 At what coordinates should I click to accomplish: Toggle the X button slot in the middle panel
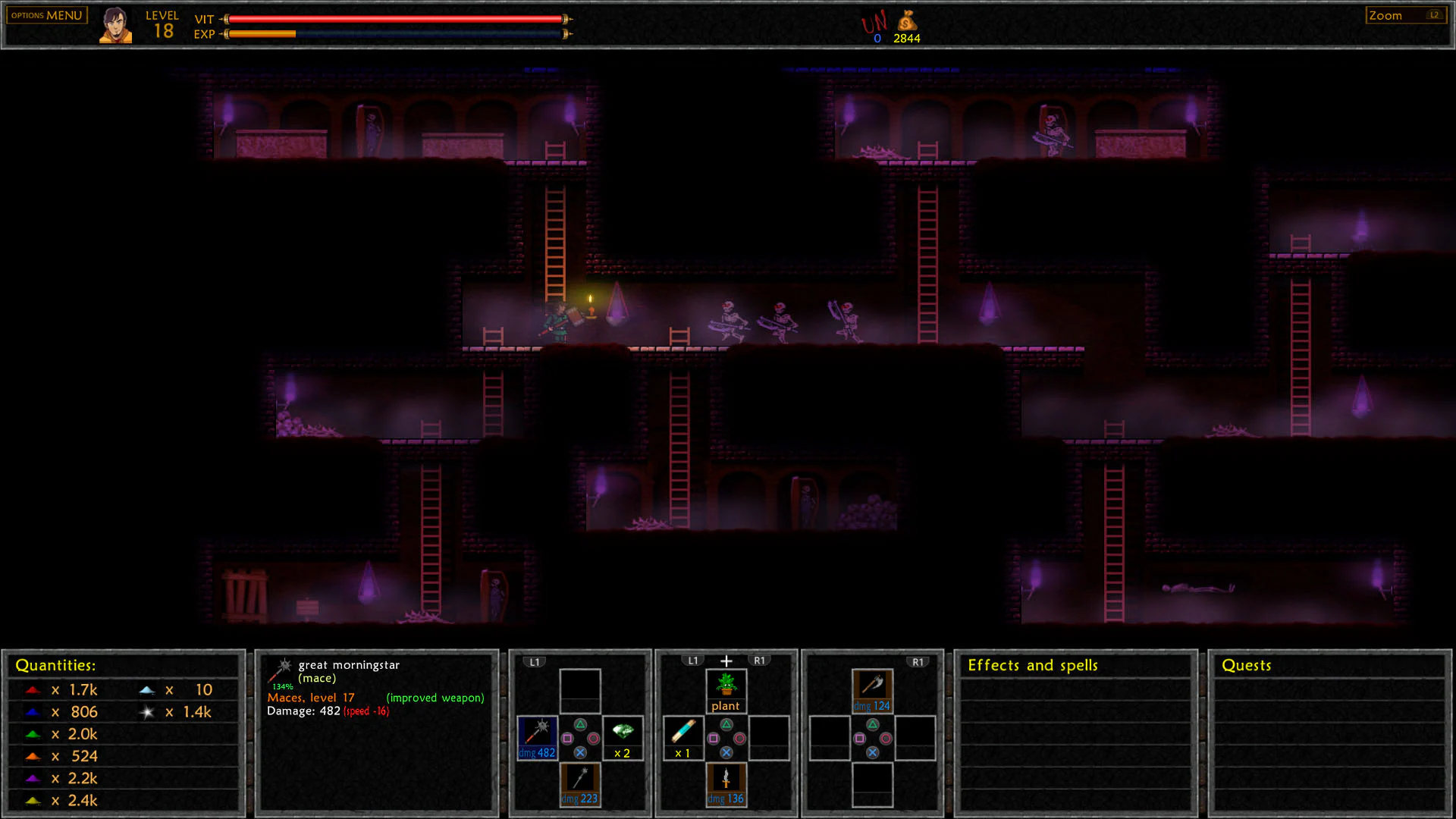click(726, 754)
